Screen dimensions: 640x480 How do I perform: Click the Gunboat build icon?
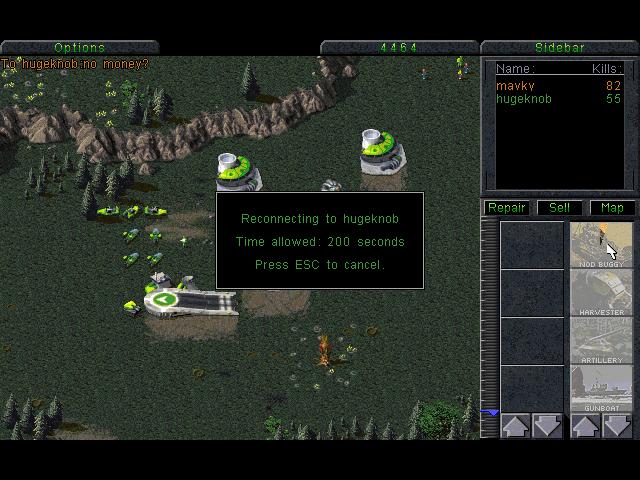pos(601,389)
